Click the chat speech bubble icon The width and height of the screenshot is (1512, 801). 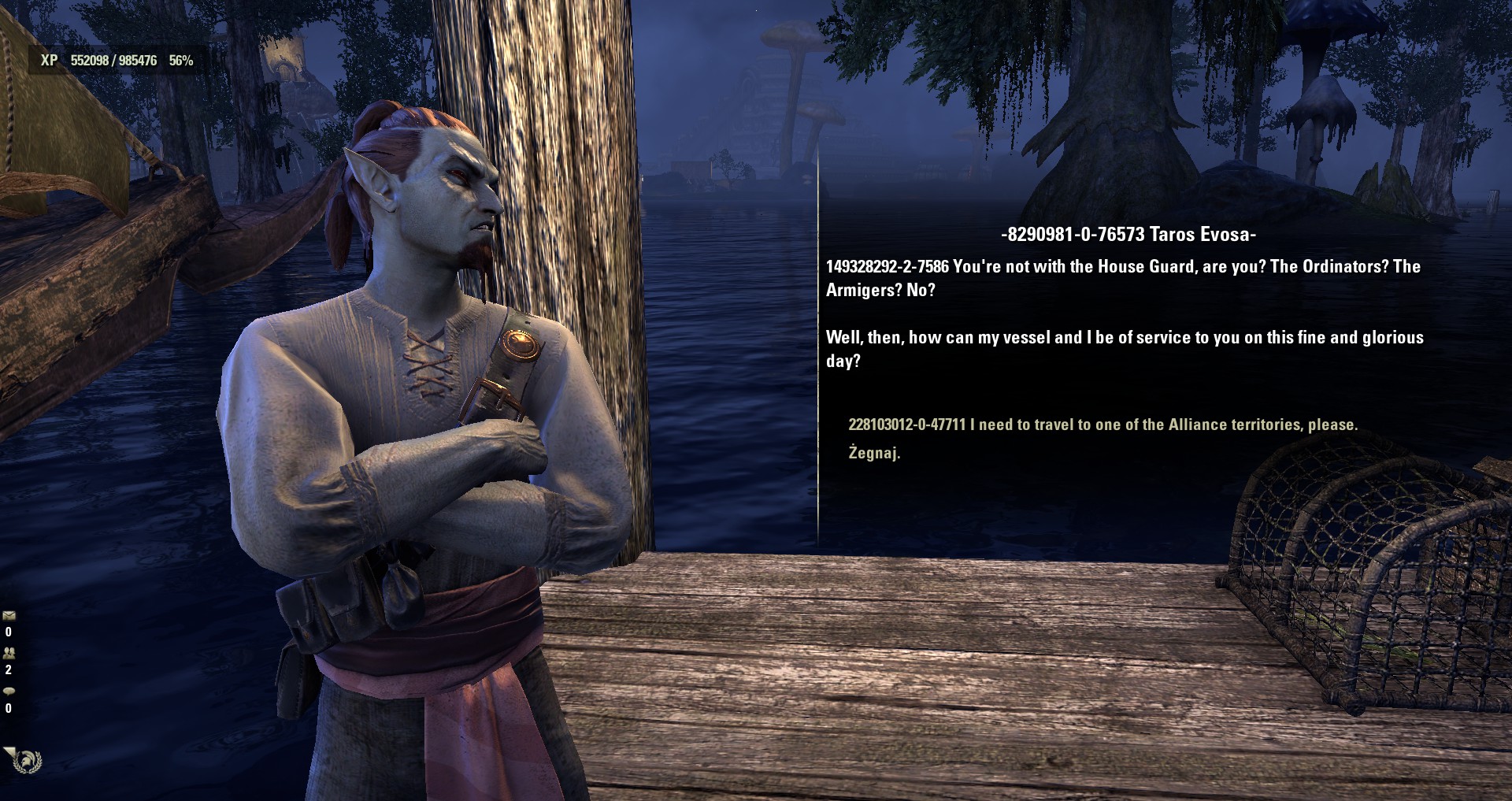click(9, 691)
